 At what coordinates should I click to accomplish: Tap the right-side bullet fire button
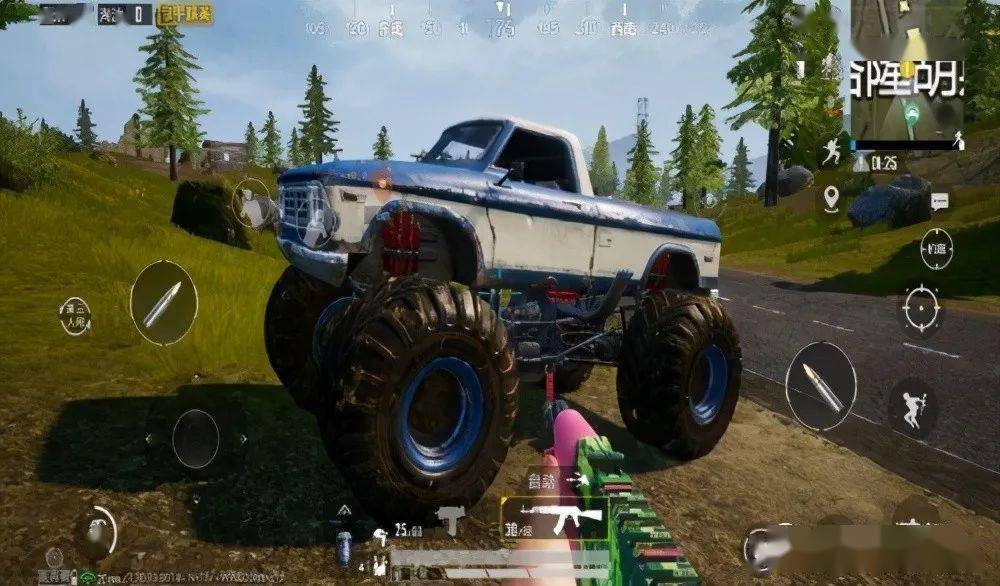820,385
